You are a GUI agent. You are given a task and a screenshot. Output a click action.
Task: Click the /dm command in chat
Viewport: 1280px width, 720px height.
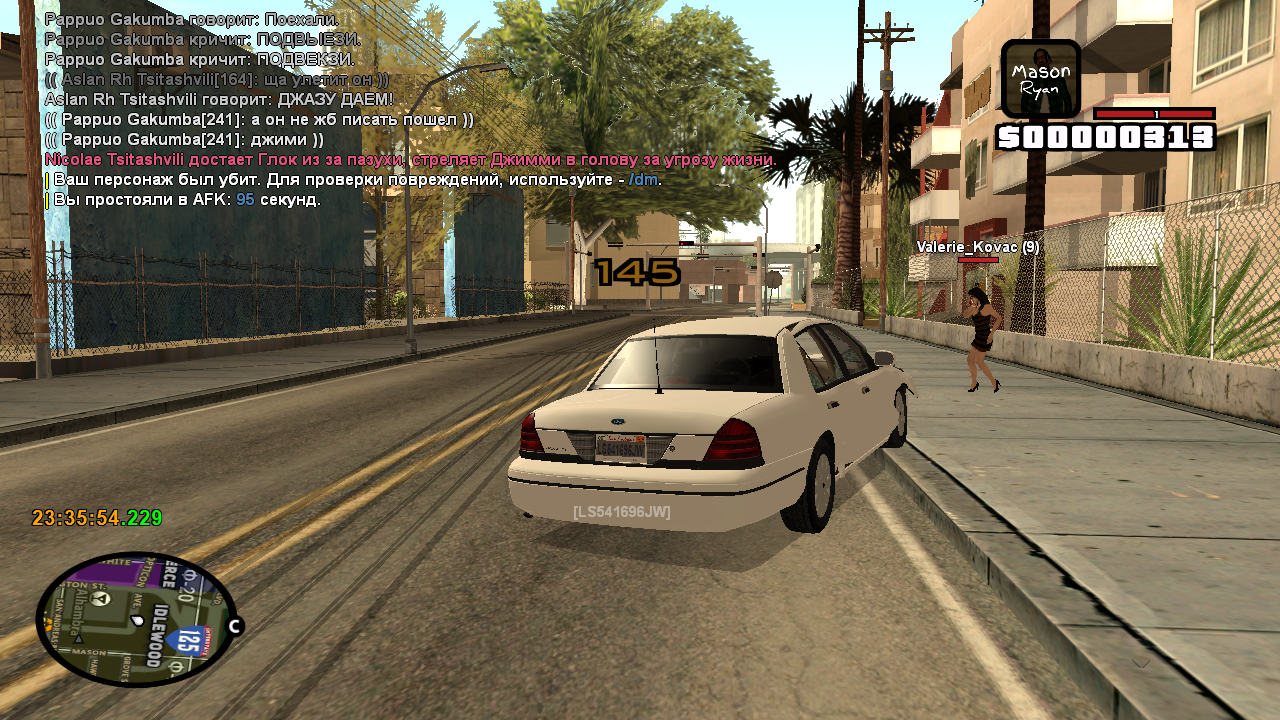click(644, 180)
